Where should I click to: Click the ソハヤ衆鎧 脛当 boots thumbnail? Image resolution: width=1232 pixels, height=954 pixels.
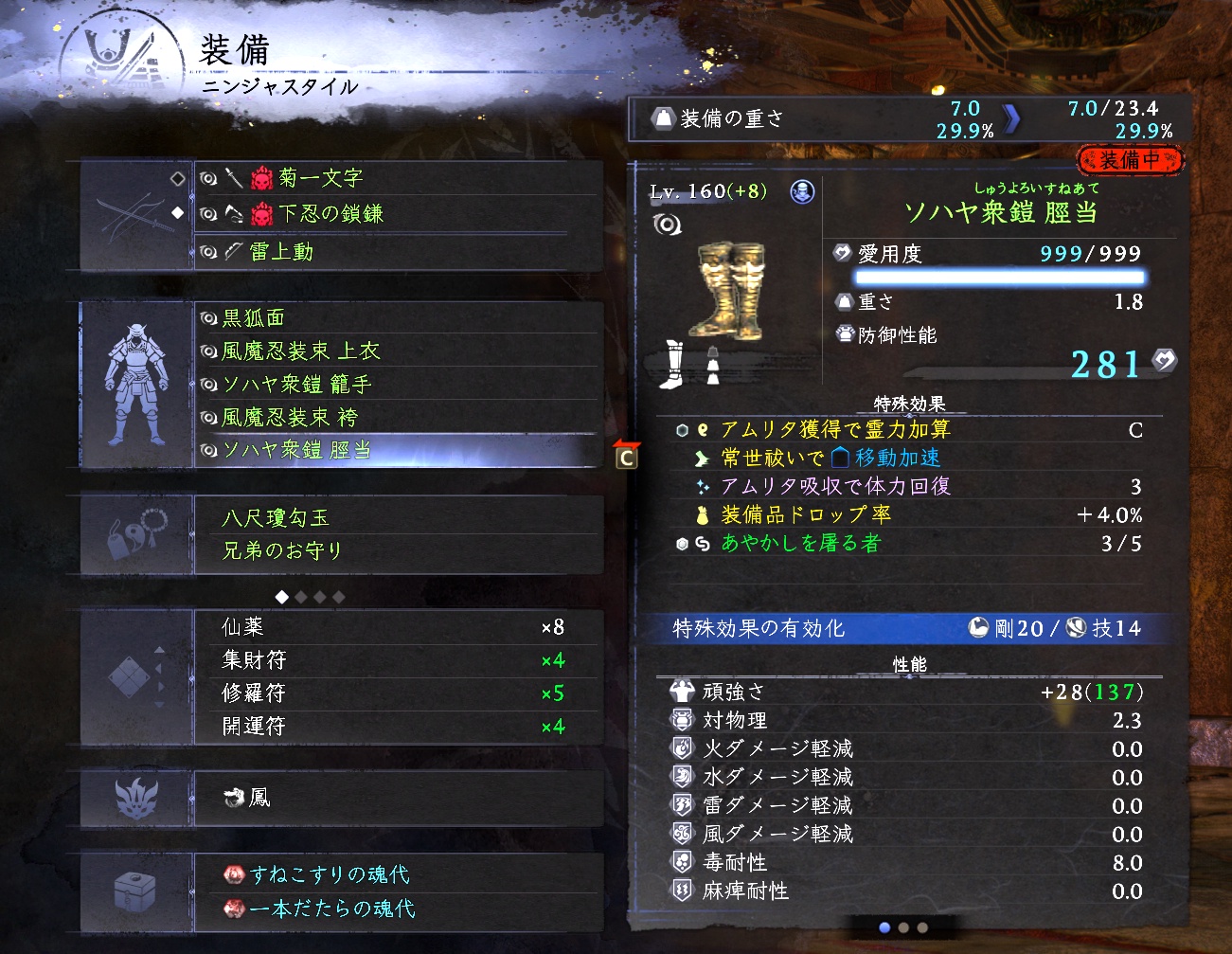(x=727, y=291)
